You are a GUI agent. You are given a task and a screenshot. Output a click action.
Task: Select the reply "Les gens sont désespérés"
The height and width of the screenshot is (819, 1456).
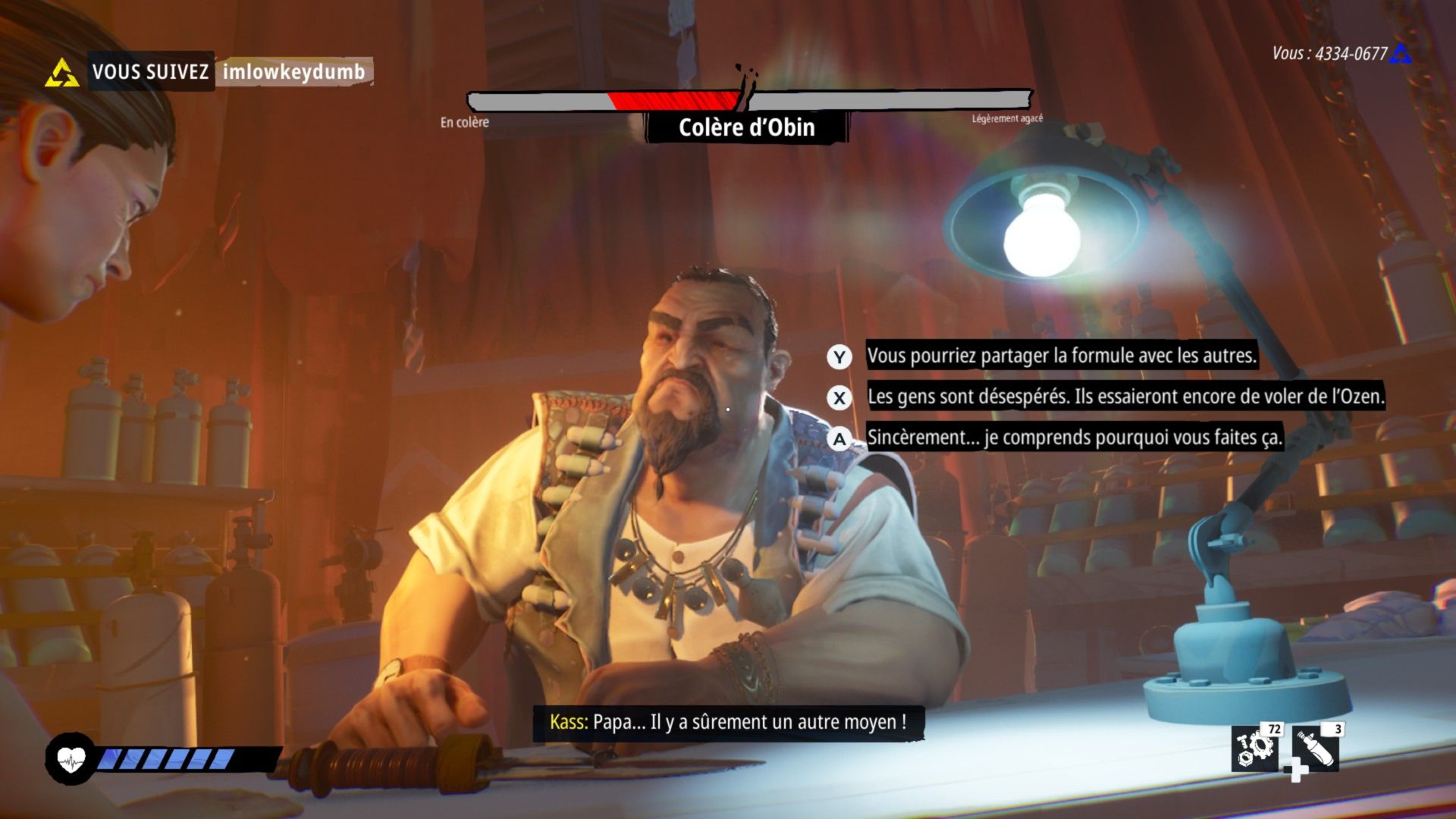(x=1125, y=397)
